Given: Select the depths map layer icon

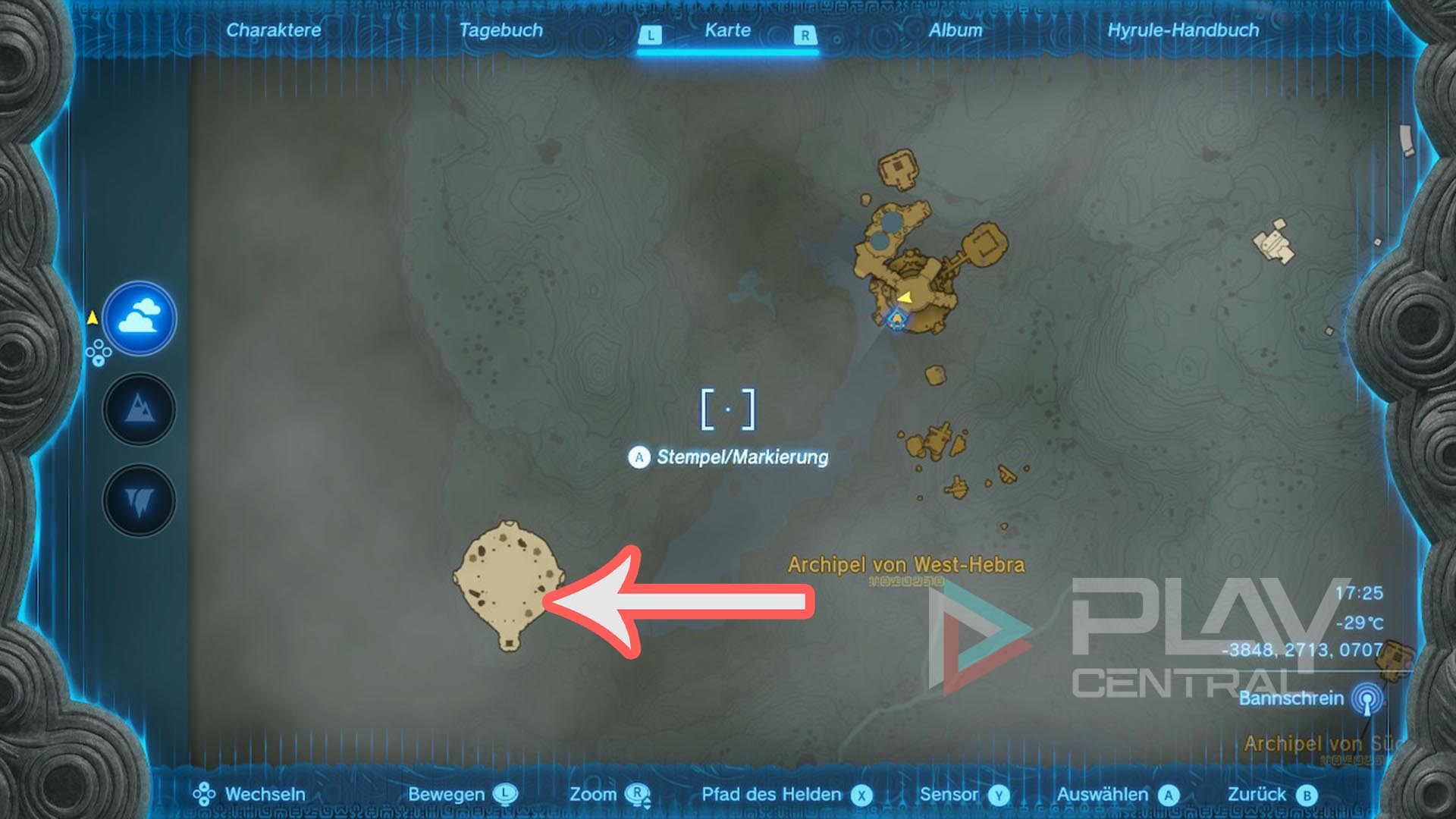Looking at the screenshot, I should 139,497.
